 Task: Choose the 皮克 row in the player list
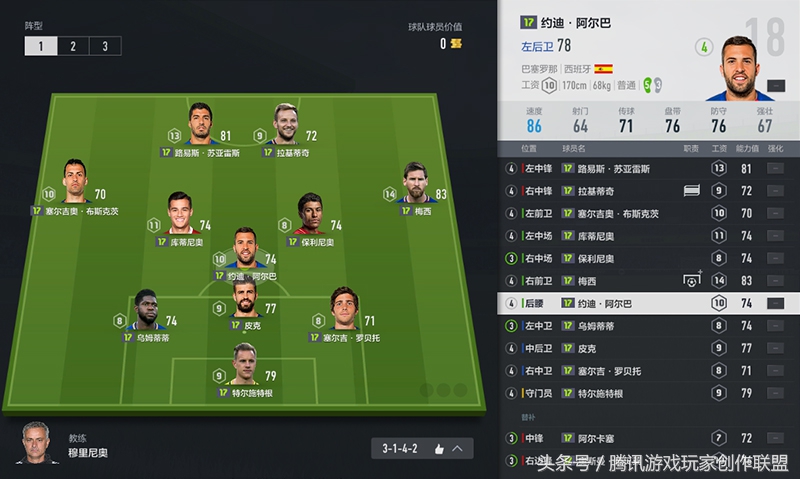[x=600, y=348]
